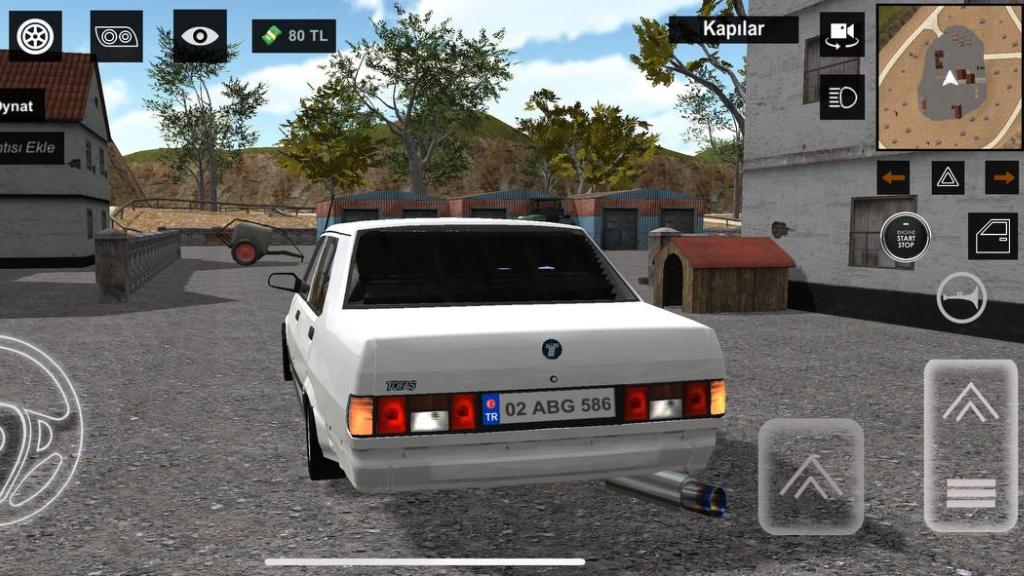Screen dimensions: 1024x576
Task: Tap the tall gas pedal
Action: coord(970,445)
